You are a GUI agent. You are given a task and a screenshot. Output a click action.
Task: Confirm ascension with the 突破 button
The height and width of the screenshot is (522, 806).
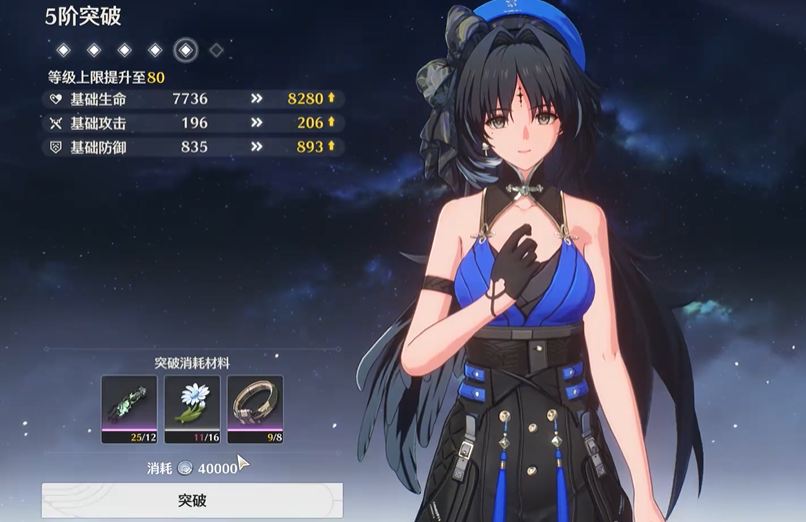[192, 499]
